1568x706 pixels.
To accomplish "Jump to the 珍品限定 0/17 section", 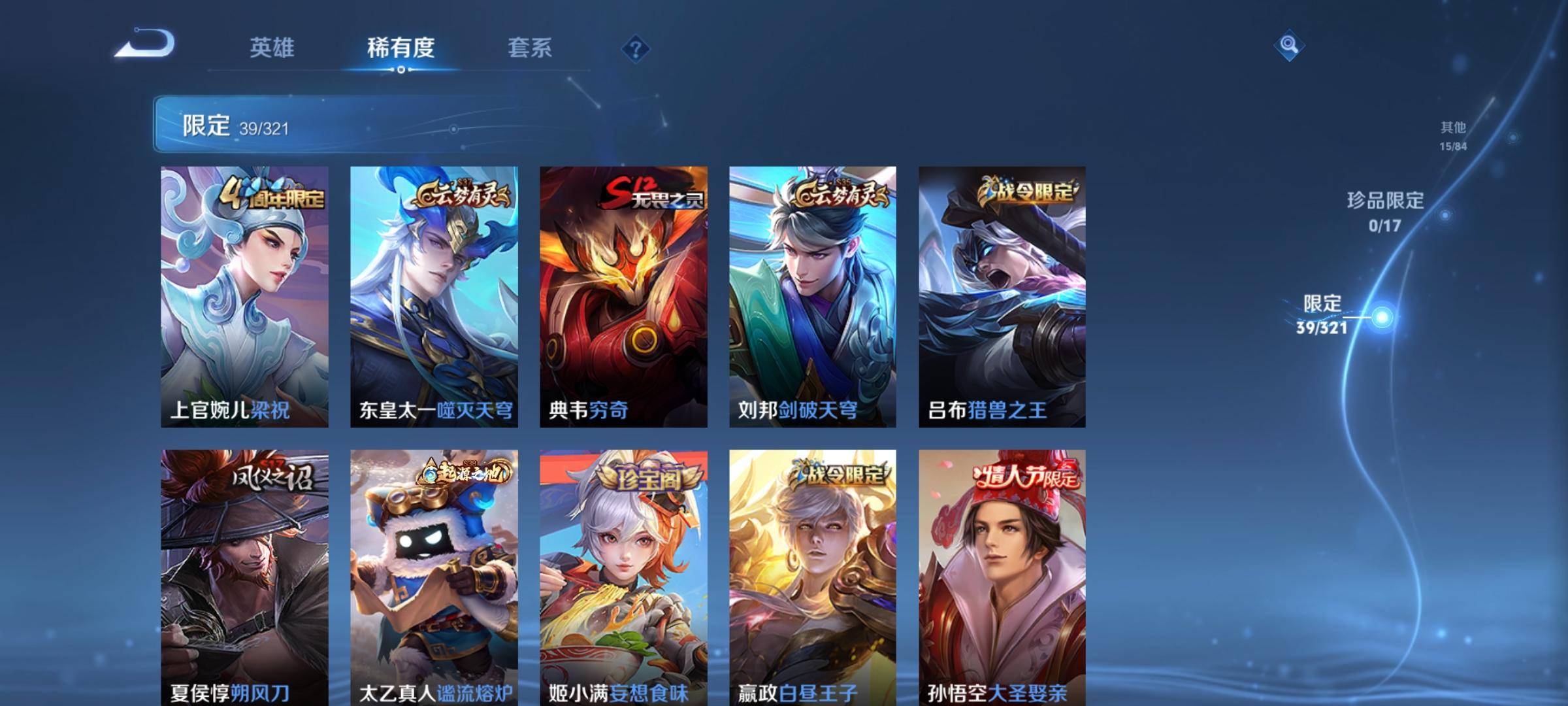I will (1385, 211).
